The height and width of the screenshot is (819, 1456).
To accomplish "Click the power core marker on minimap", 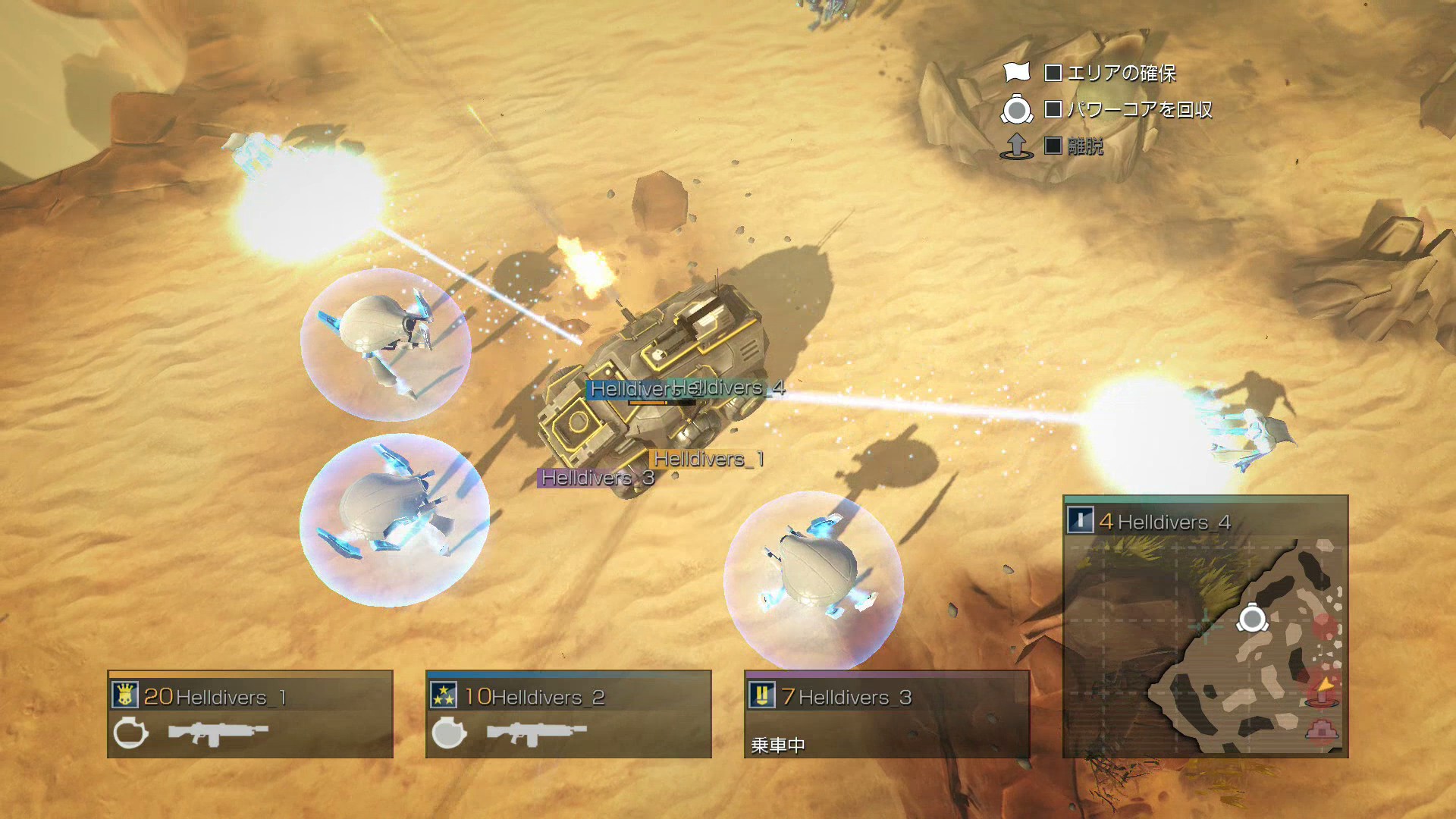I will click(x=1252, y=619).
